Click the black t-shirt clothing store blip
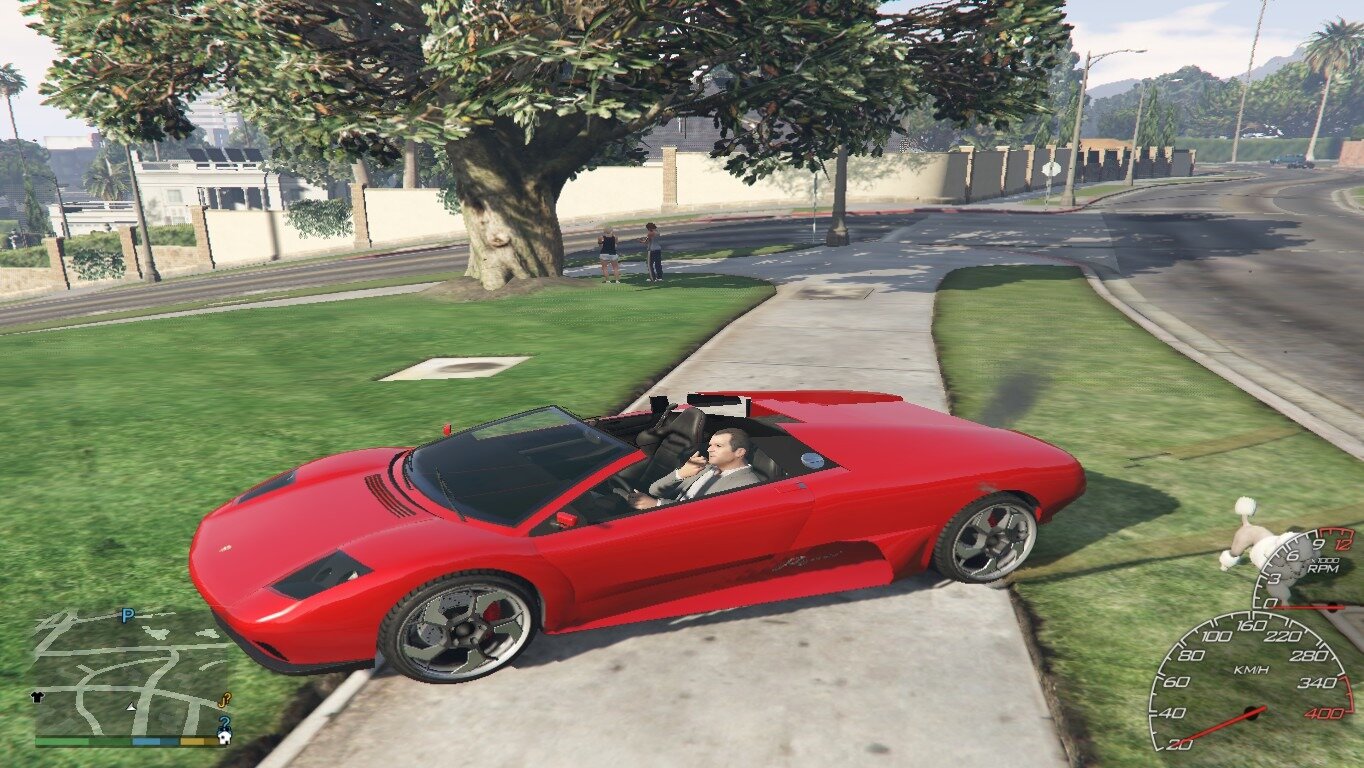 pos(40,697)
